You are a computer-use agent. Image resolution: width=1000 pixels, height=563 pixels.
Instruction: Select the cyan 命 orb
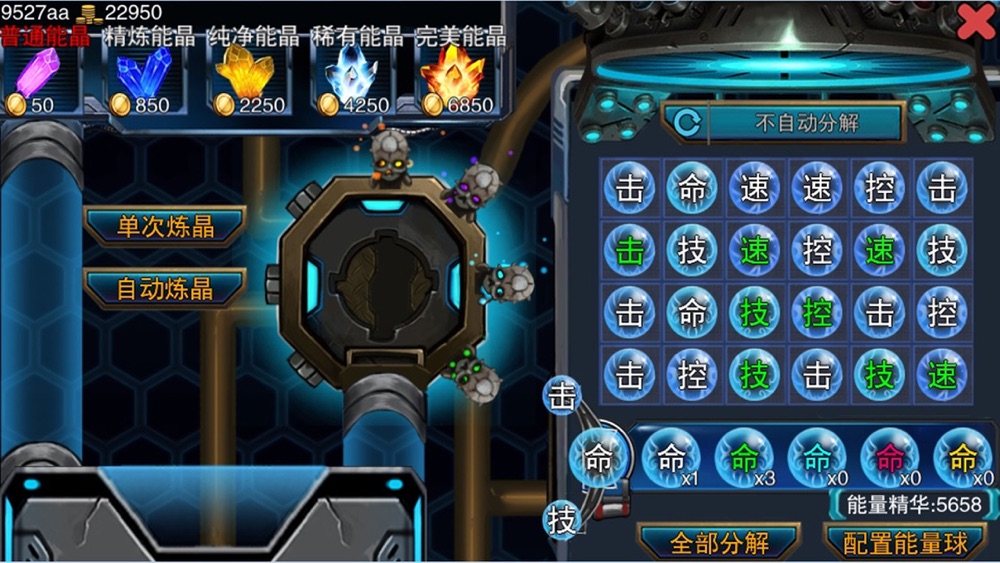click(x=817, y=458)
